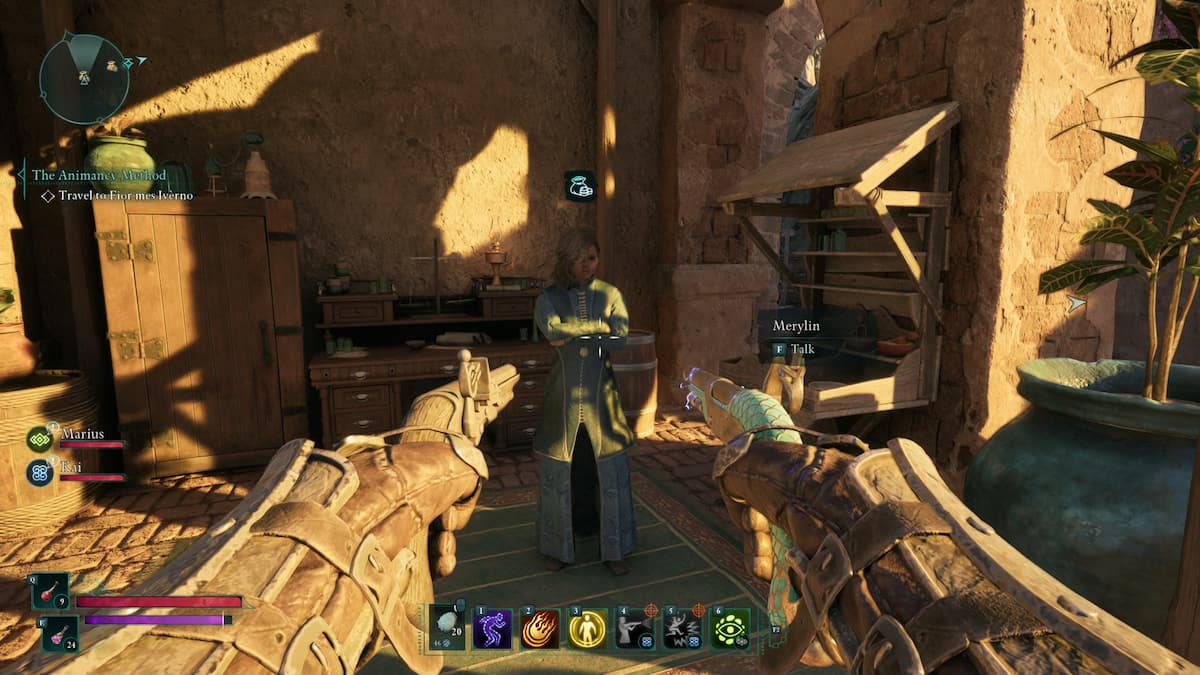Activate the green eye ability

coord(730,629)
